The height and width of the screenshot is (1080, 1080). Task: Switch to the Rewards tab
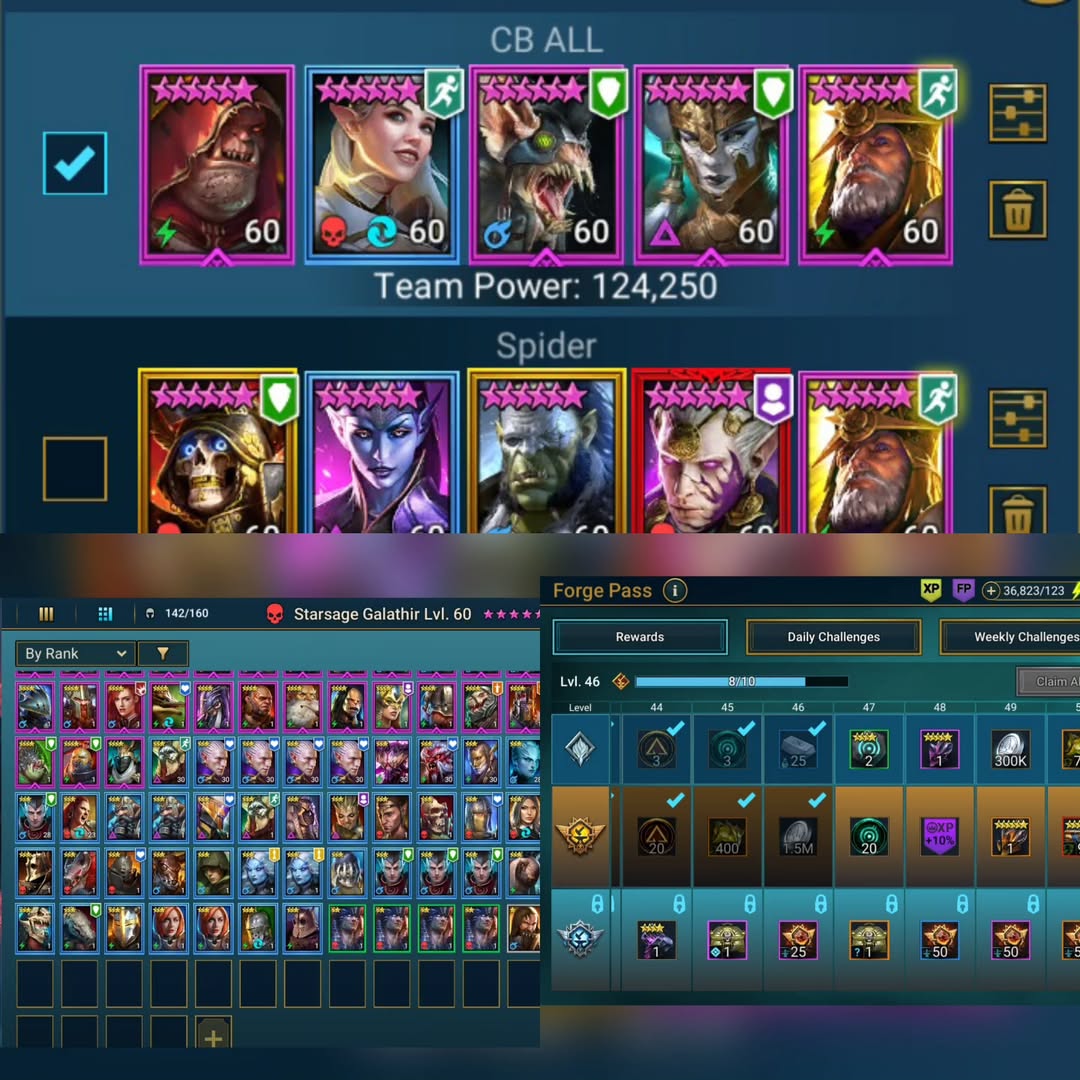pyautogui.click(x=640, y=637)
